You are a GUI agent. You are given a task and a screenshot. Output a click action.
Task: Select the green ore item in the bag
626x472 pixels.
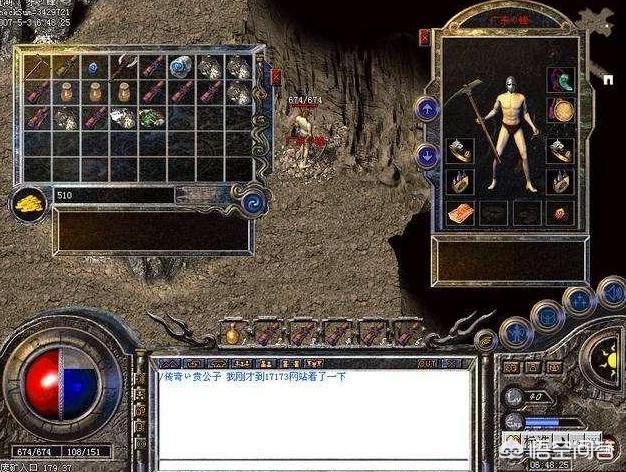tap(150, 118)
